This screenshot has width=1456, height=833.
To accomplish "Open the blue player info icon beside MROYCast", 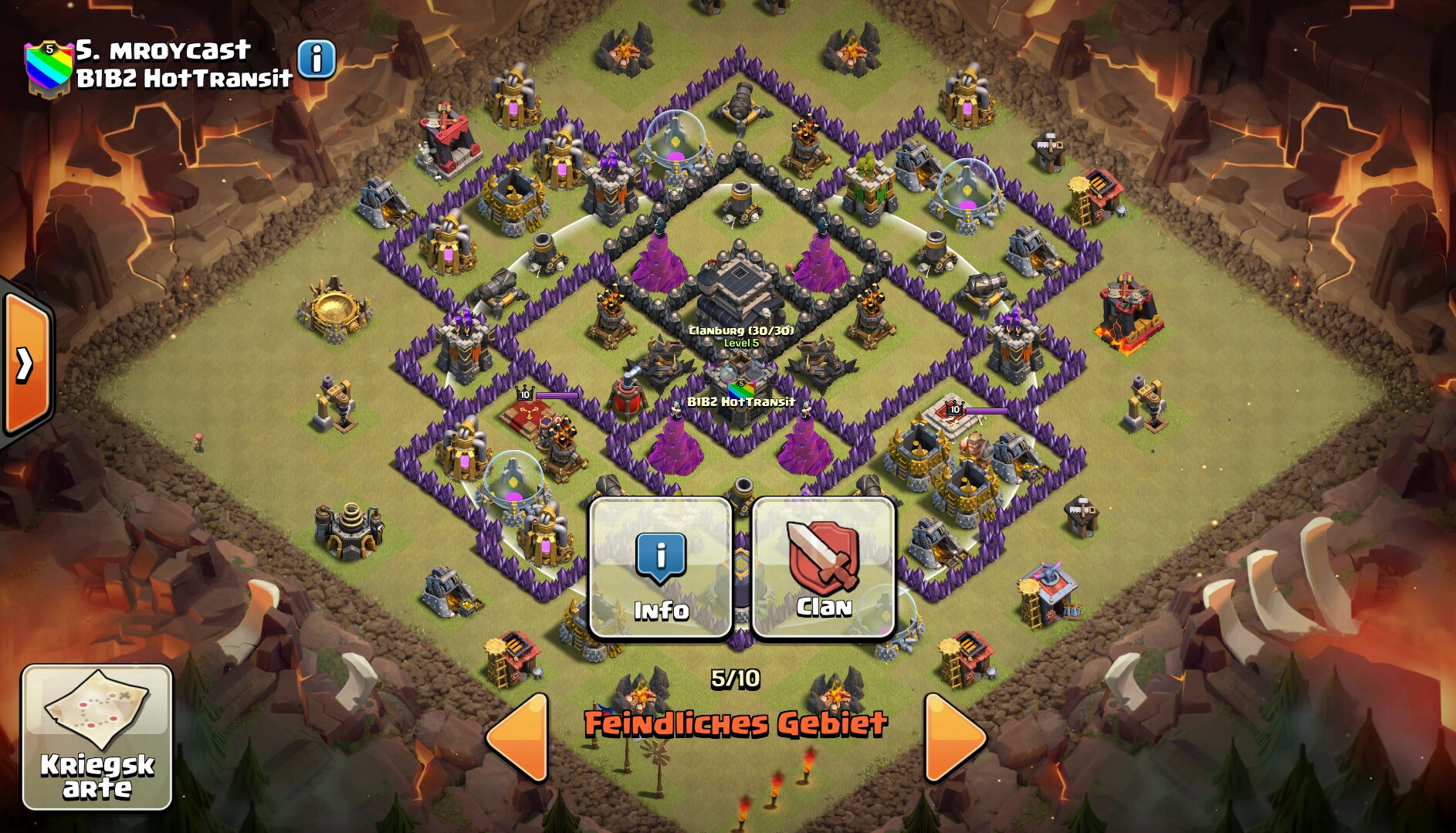I will pos(317,59).
